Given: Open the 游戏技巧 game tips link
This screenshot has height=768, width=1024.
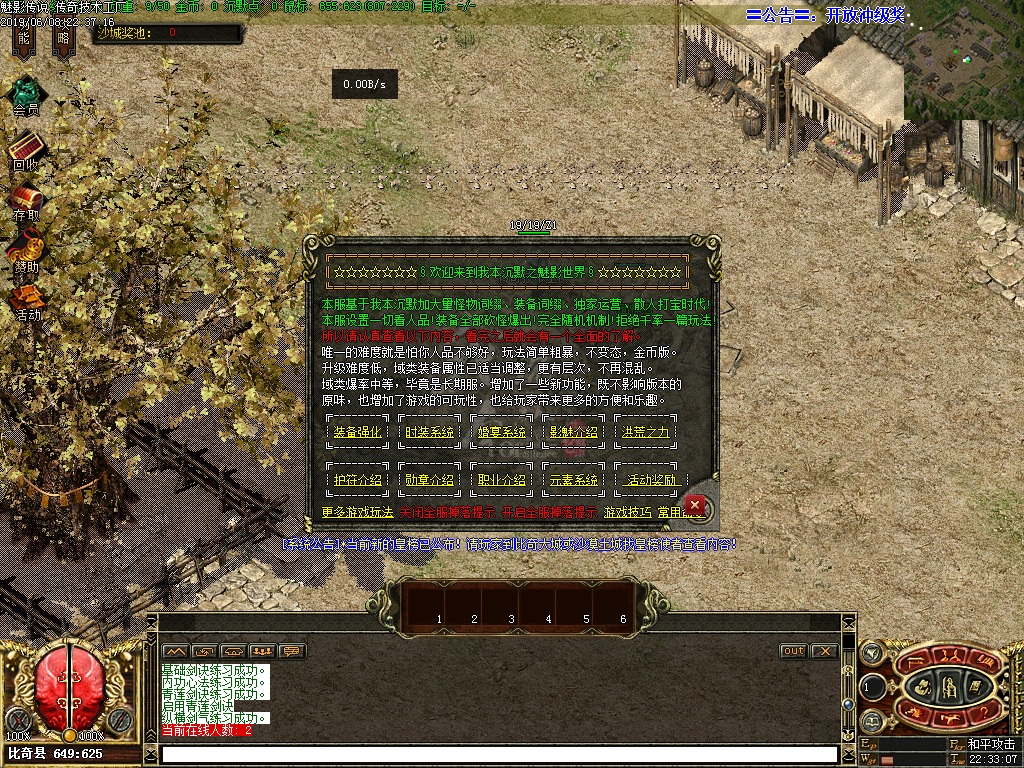Looking at the screenshot, I should tap(627, 512).
